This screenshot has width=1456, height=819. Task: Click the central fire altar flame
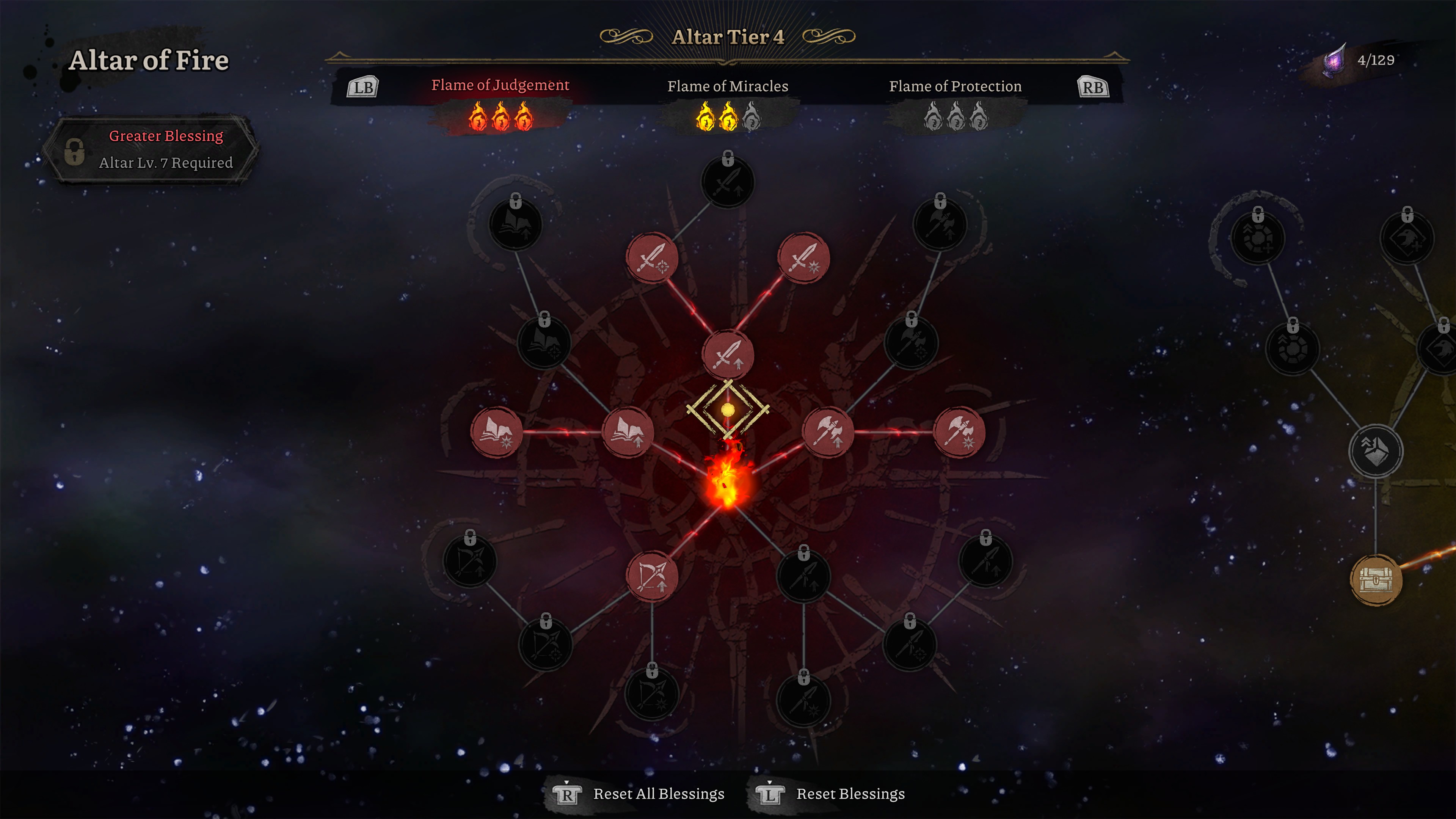pyautogui.click(x=728, y=480)
